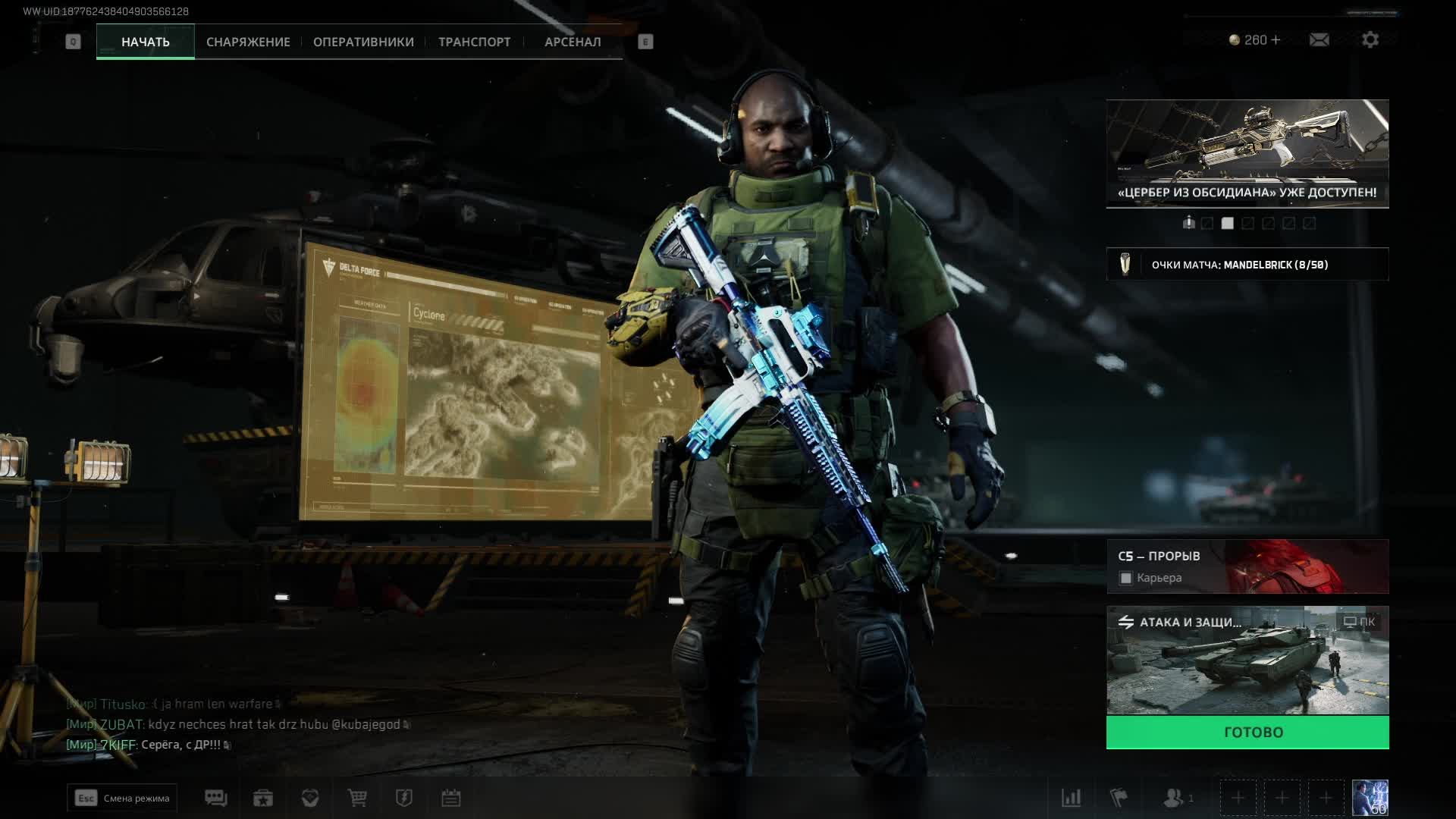Open the shopping cart store
The width and height of the screenshot is (1456, 819).
click(357, 798)
